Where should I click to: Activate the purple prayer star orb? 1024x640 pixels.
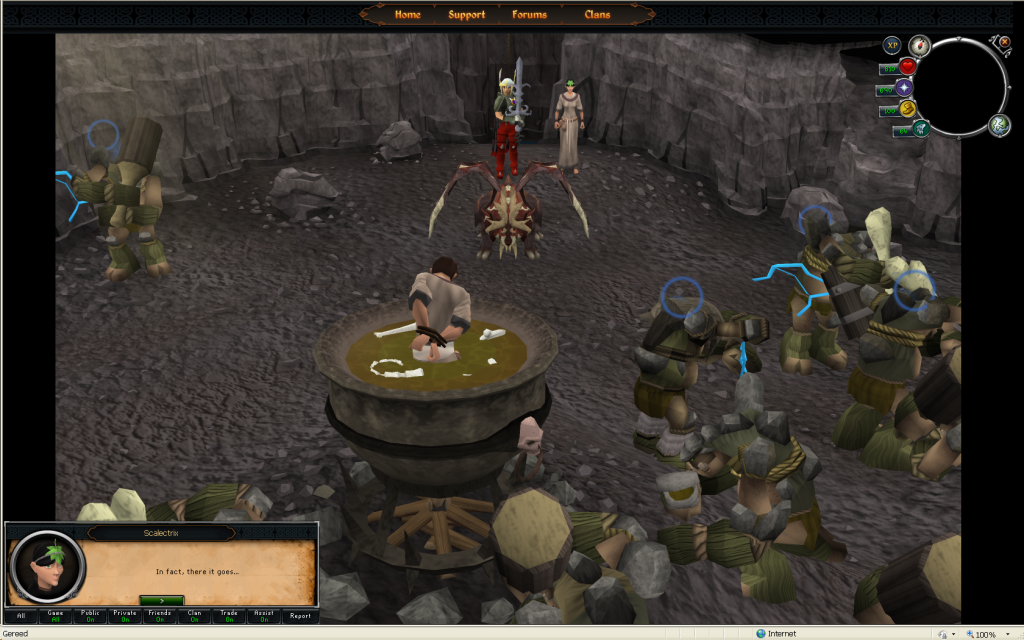click(905, 88)
